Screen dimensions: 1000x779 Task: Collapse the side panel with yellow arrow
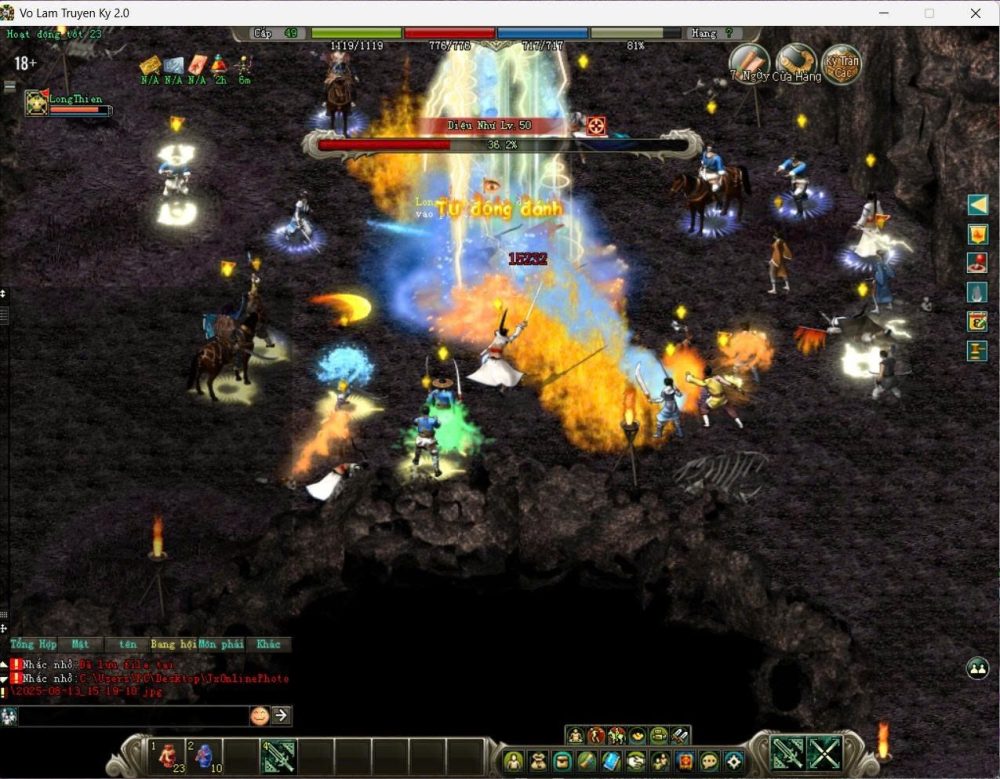click(x=977, y=205)
